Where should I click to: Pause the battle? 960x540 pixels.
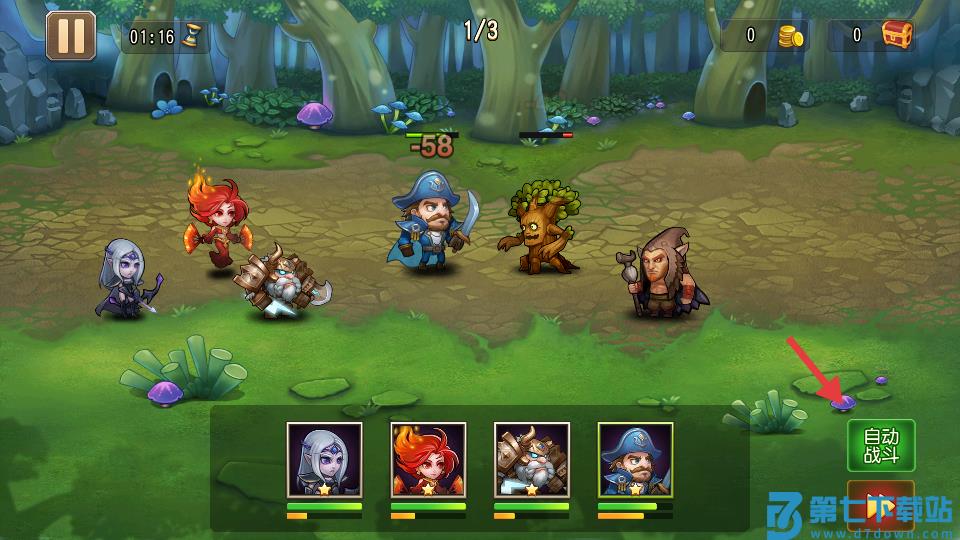70,35
